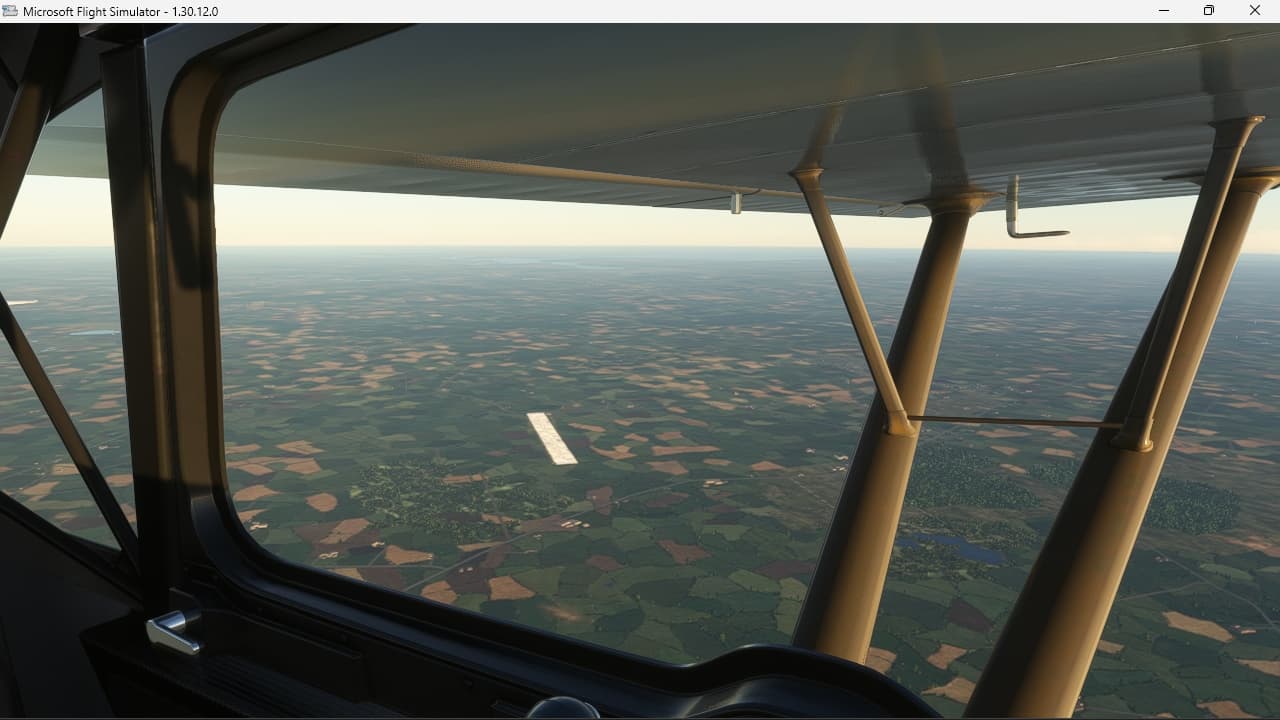This screenshot has width=1280, height=720.
Task: Close the Microsoft Flight Simulator application
Action: point(1255,11)
